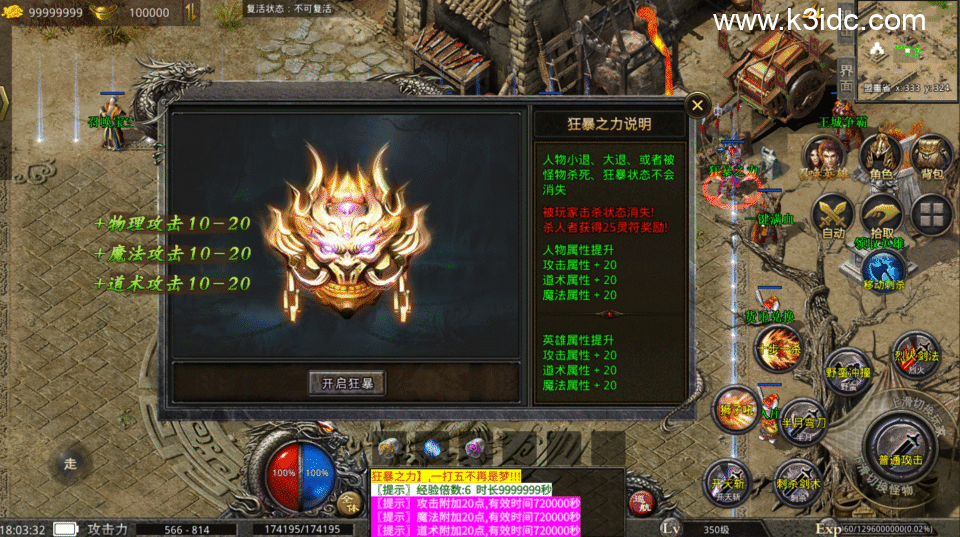Click the gold 全体 button beside the health orb

(348, 502)
